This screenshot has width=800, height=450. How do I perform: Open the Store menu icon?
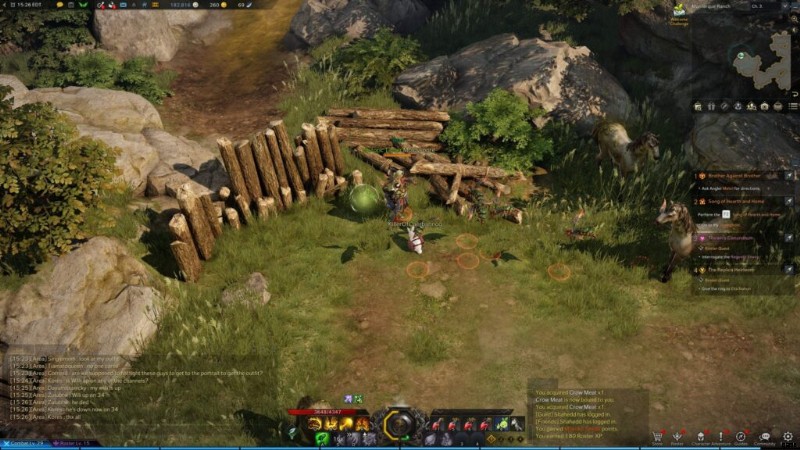(x=657, y=437)
